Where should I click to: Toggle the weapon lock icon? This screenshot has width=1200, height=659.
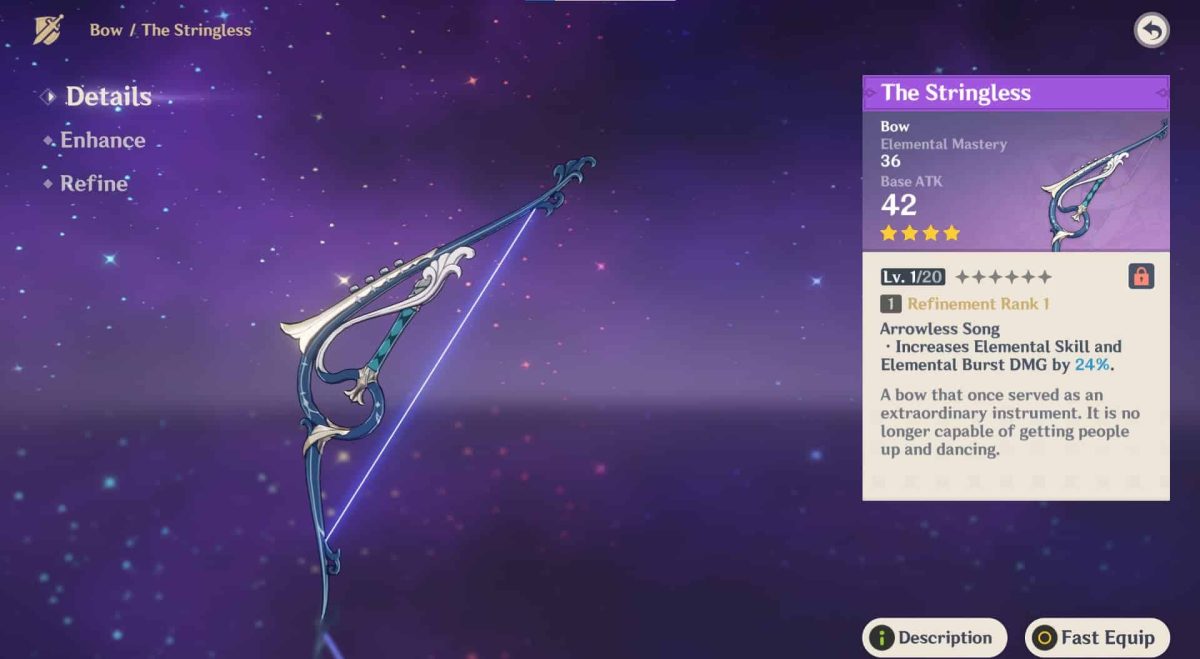(x=1141, y=276)
